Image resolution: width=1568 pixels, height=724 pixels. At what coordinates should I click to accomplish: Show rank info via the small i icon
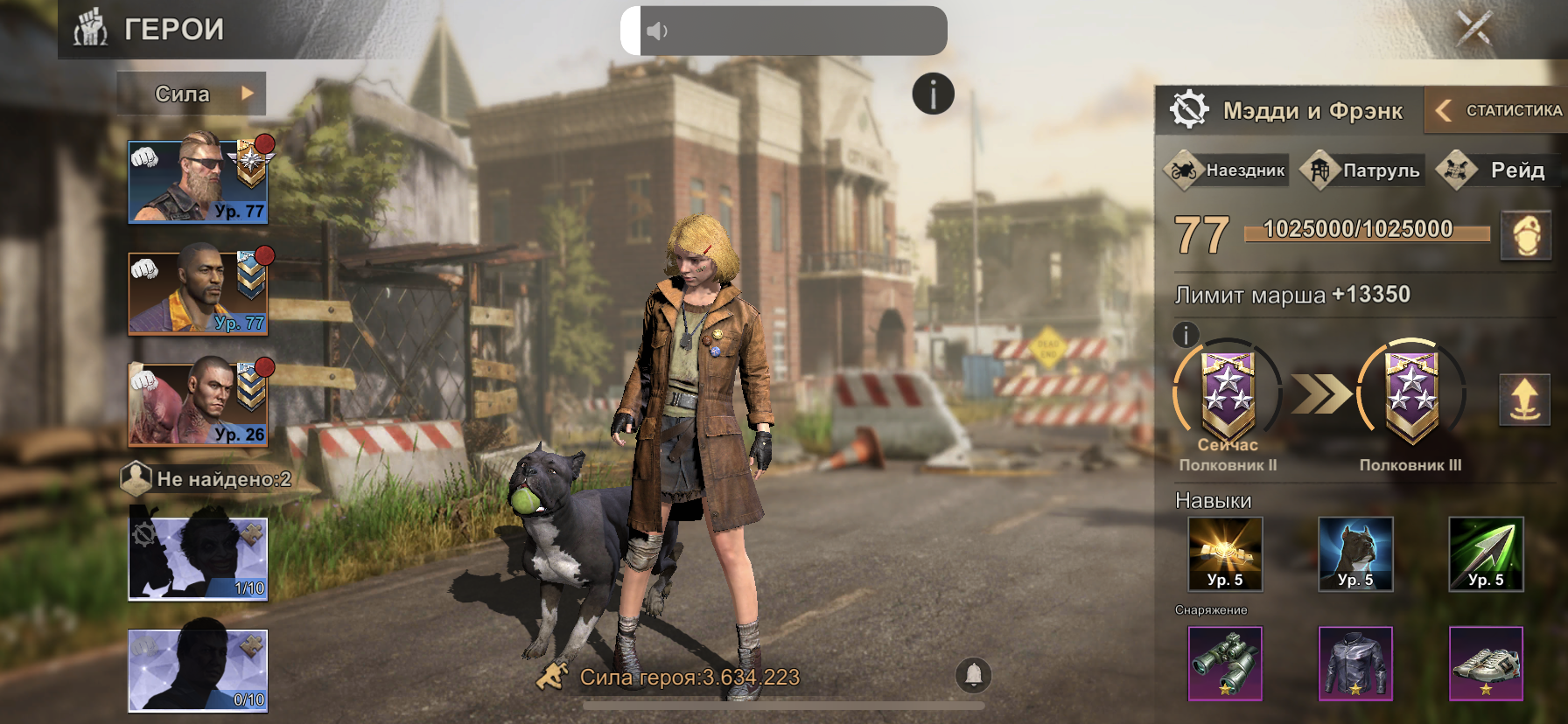pyautogui.click(x=1186, y=334)
